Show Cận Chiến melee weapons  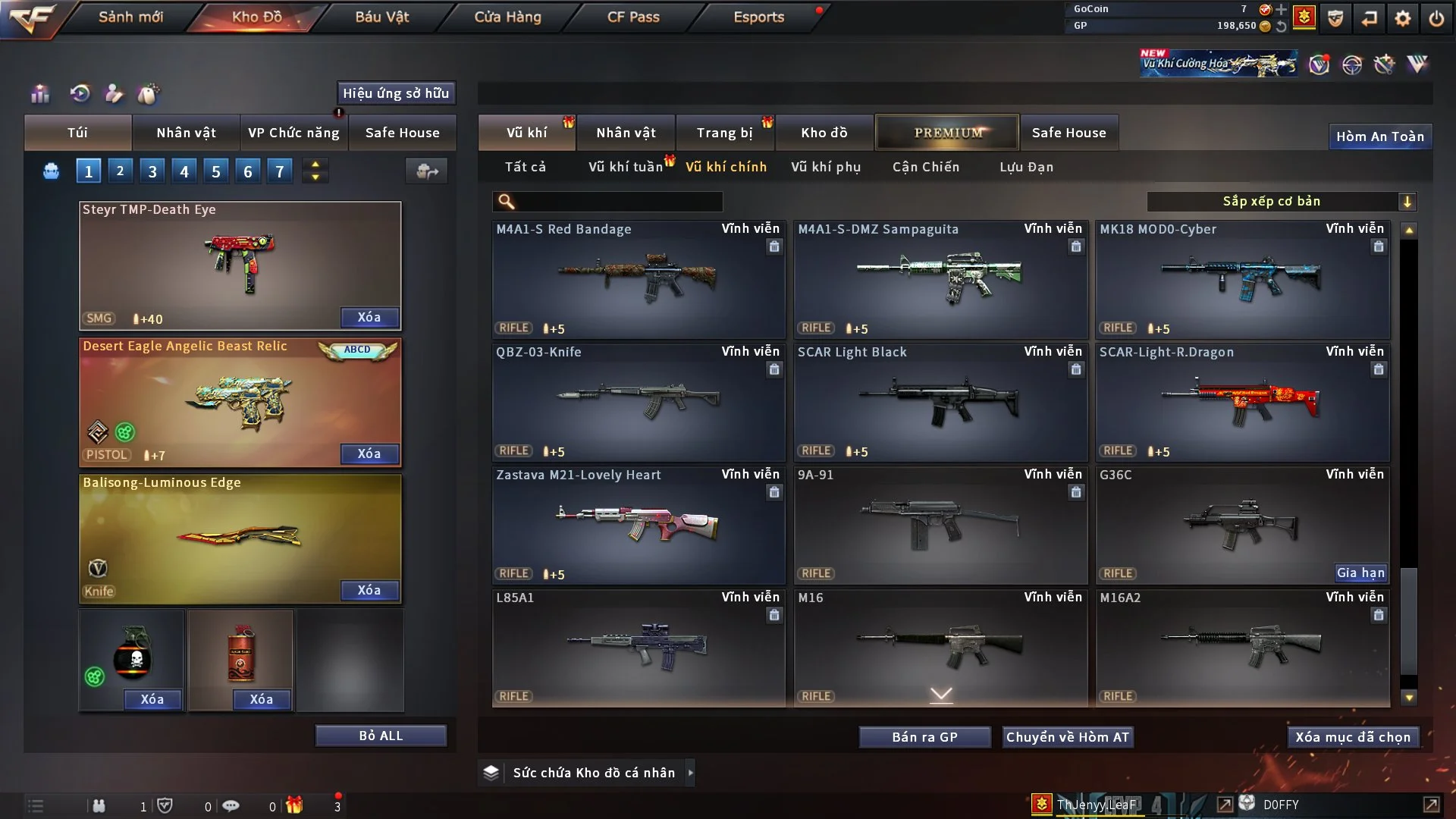[x=926, y=167]
